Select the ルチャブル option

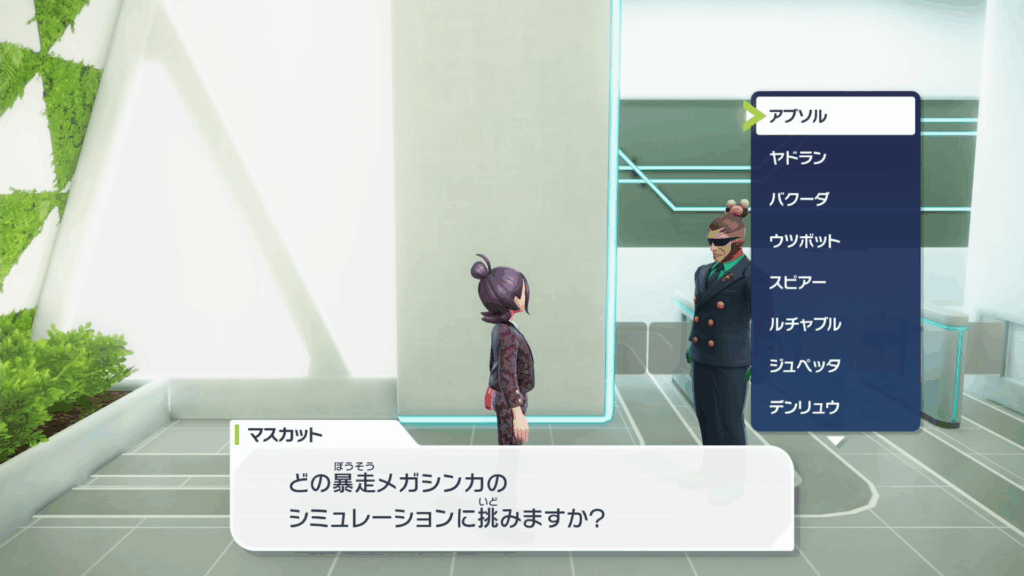click(835, 324)
